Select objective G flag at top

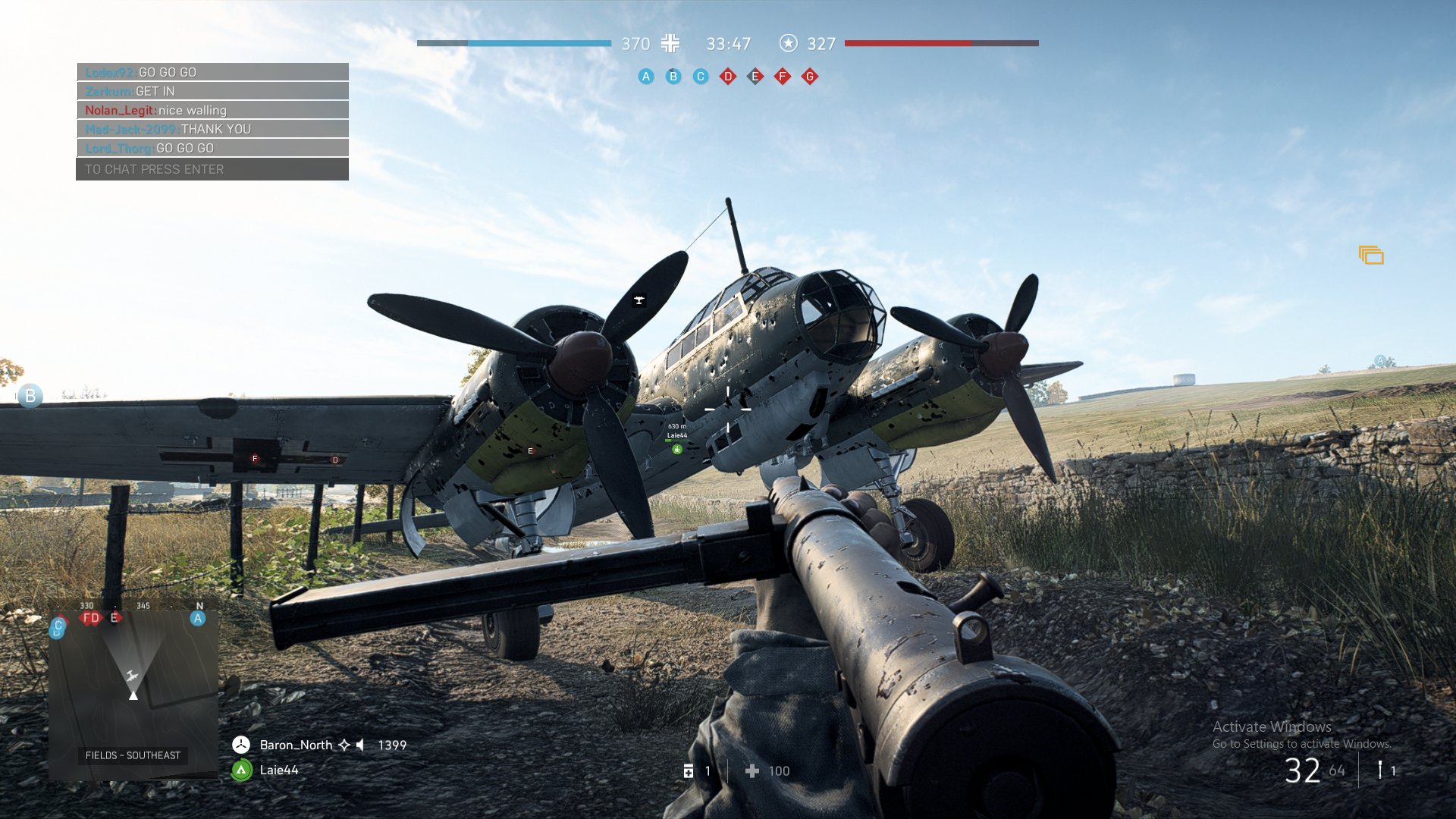click(x=810, y=77)
